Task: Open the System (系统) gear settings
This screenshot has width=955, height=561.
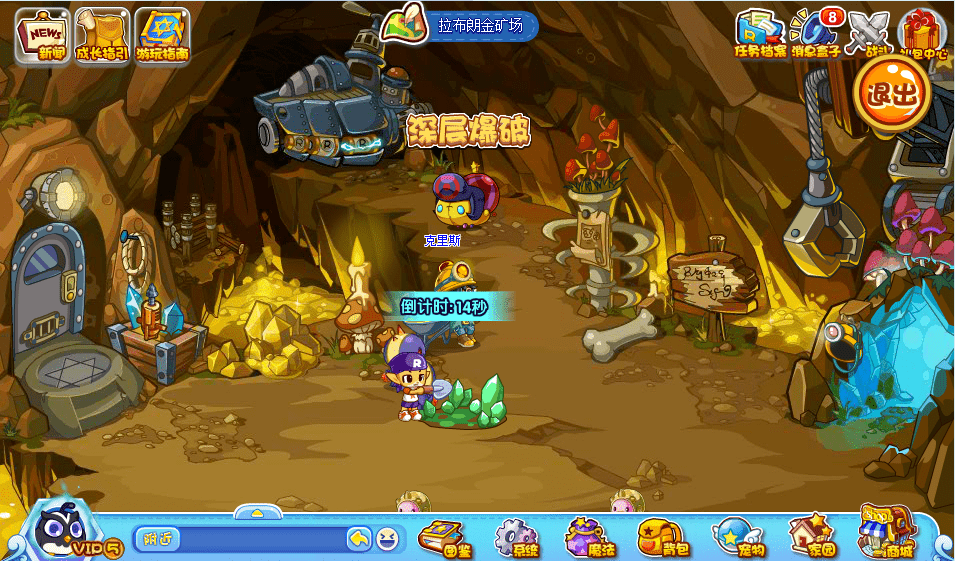Action: [516, 537]
